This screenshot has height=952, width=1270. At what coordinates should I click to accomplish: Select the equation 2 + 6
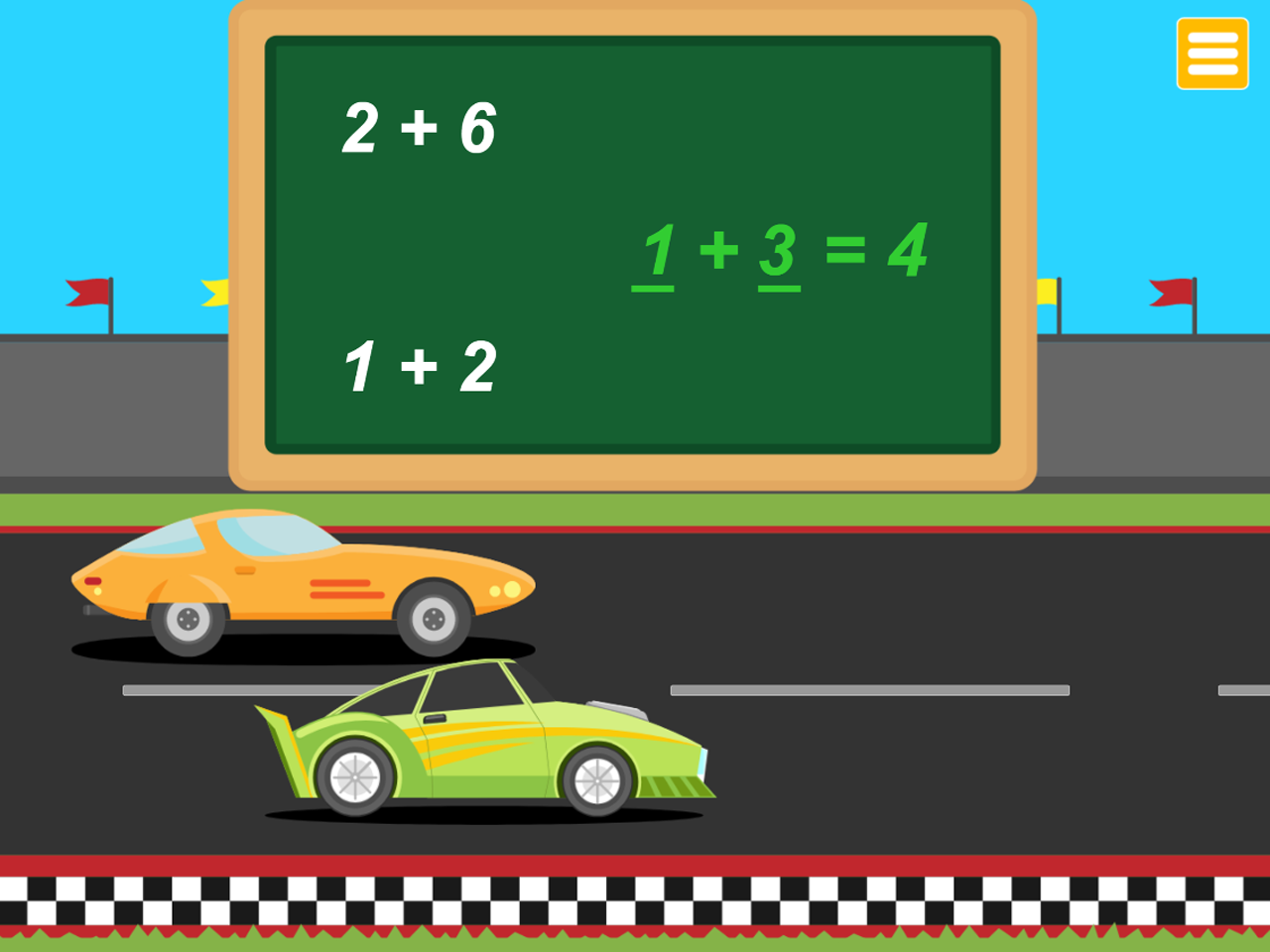tap(420, 125)
